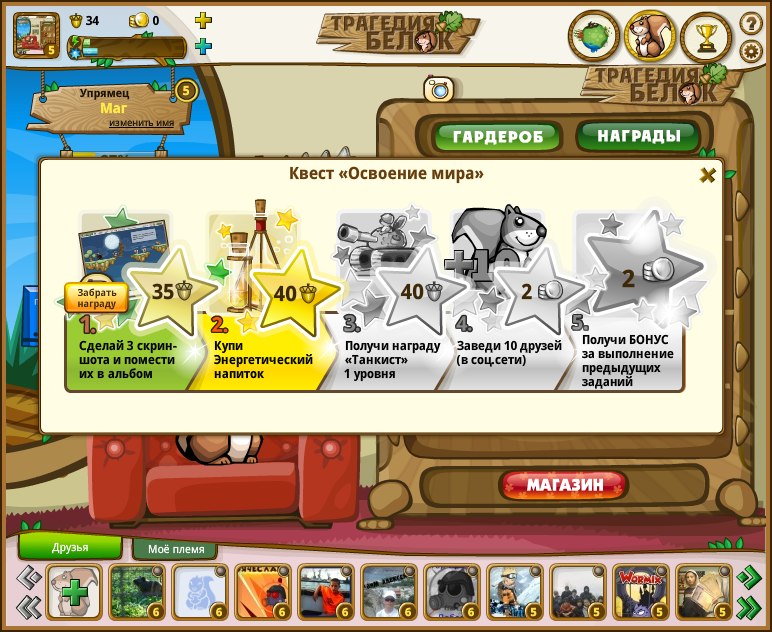Image resolution: width=772 pixels, height=632 pixels.
Task: Claim reward with the «Забрать награду» button
Action: [97, 297]
